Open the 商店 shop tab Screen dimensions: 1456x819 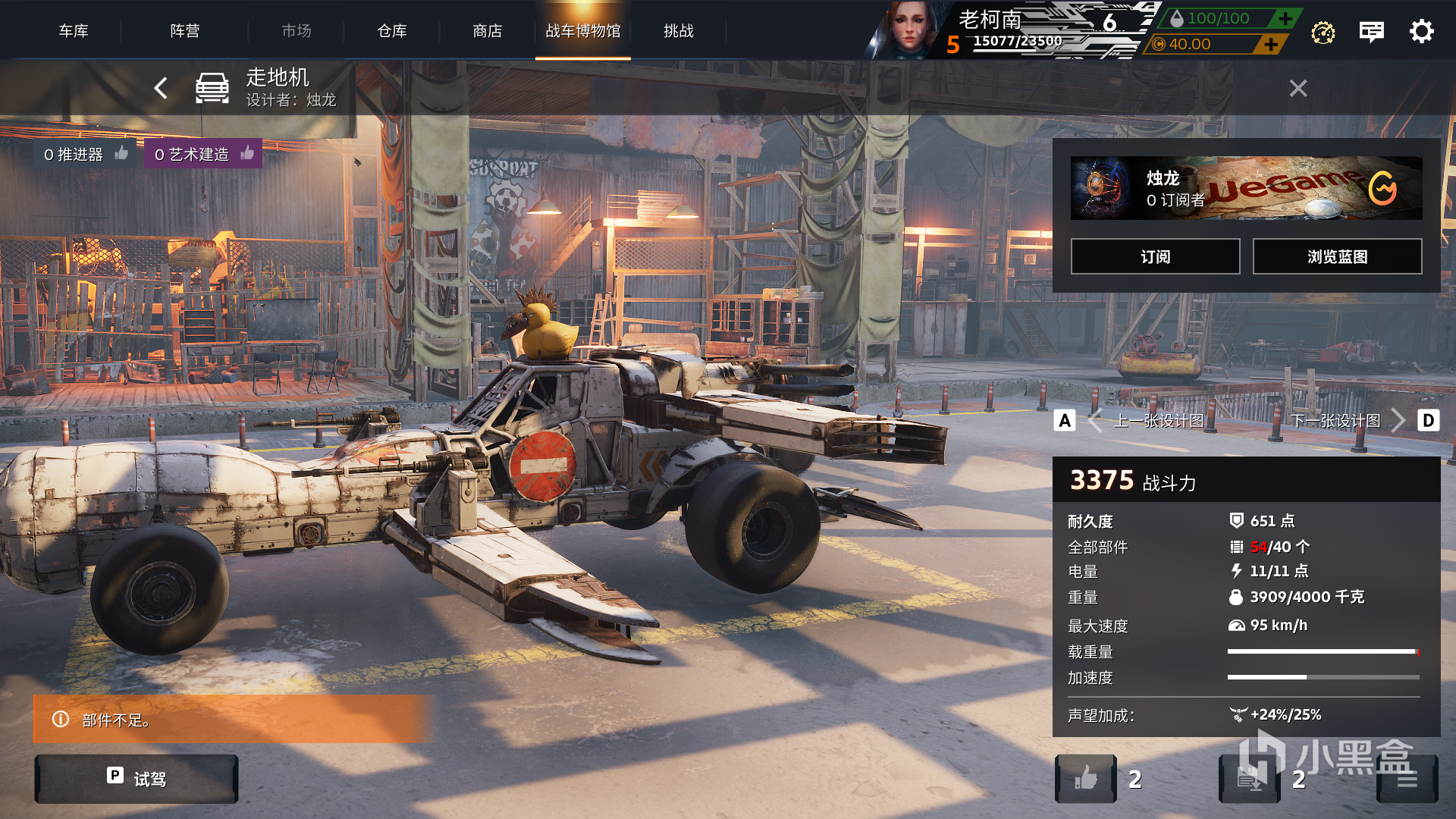point(488,31)
